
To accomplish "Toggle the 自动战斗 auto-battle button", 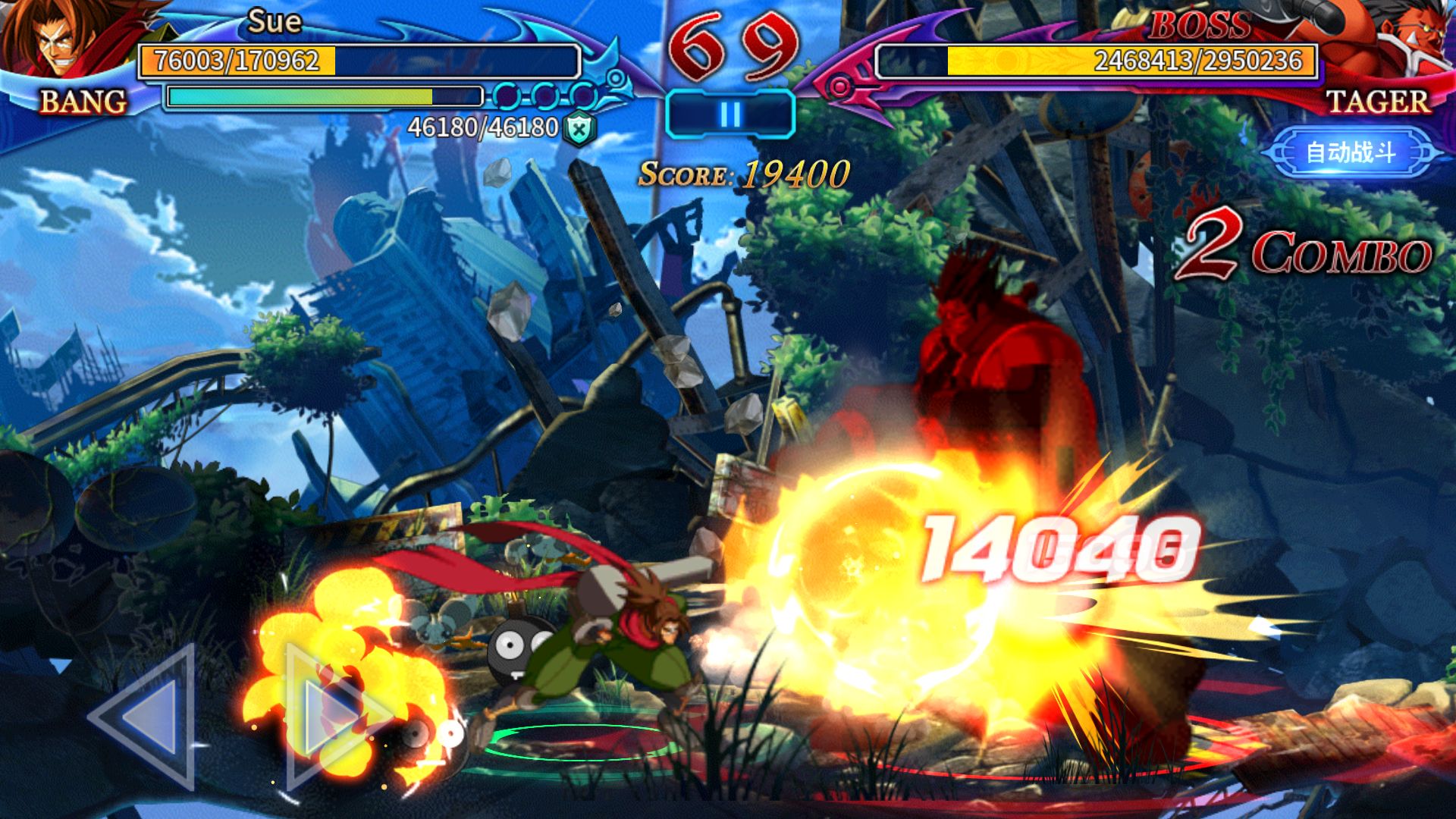I will tap(1351, 152).
